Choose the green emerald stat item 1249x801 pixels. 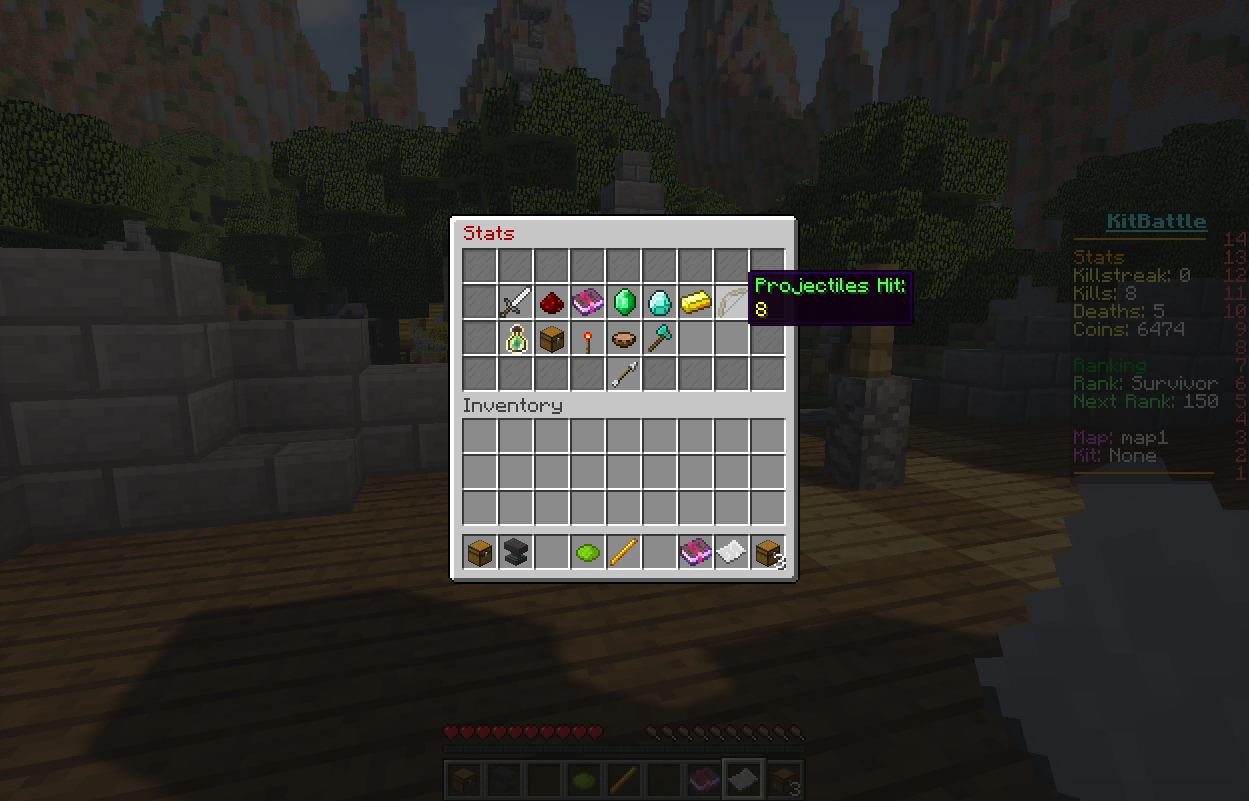[x=624, y=302]
